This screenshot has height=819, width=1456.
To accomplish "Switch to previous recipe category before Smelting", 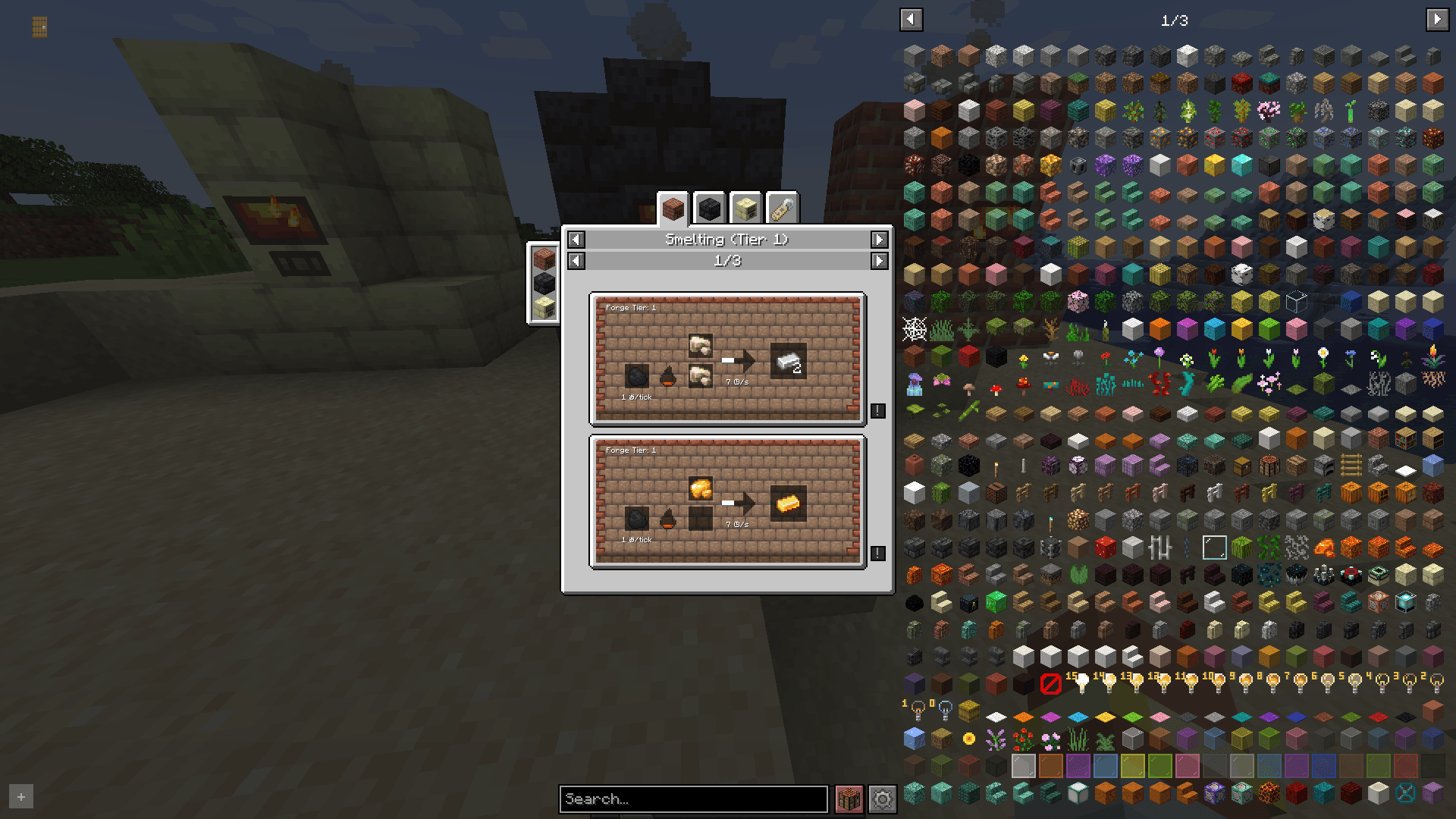I will click(576, 240).
